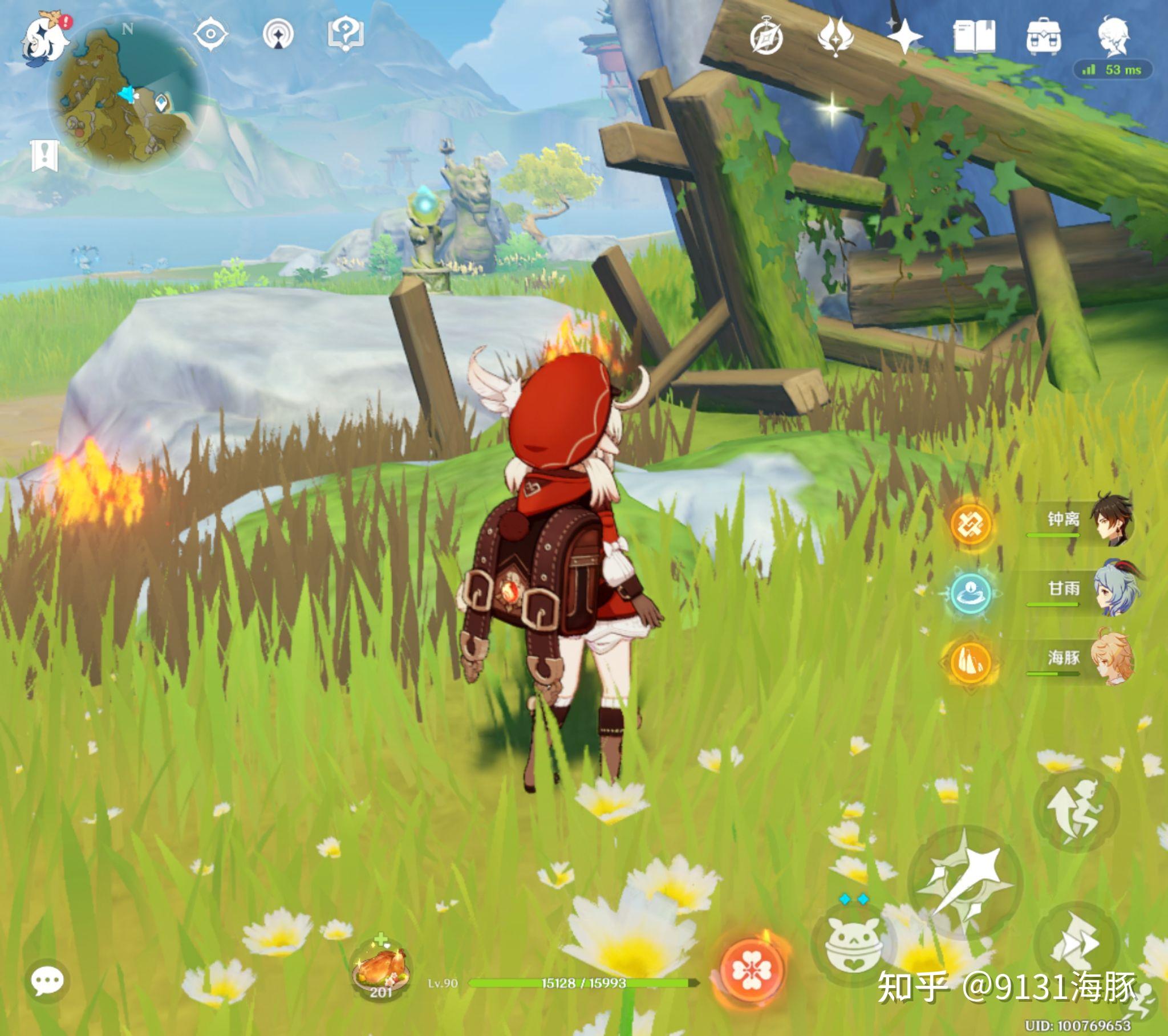
Task: Tap the jump button
Action: click(x=1076, y=810)
